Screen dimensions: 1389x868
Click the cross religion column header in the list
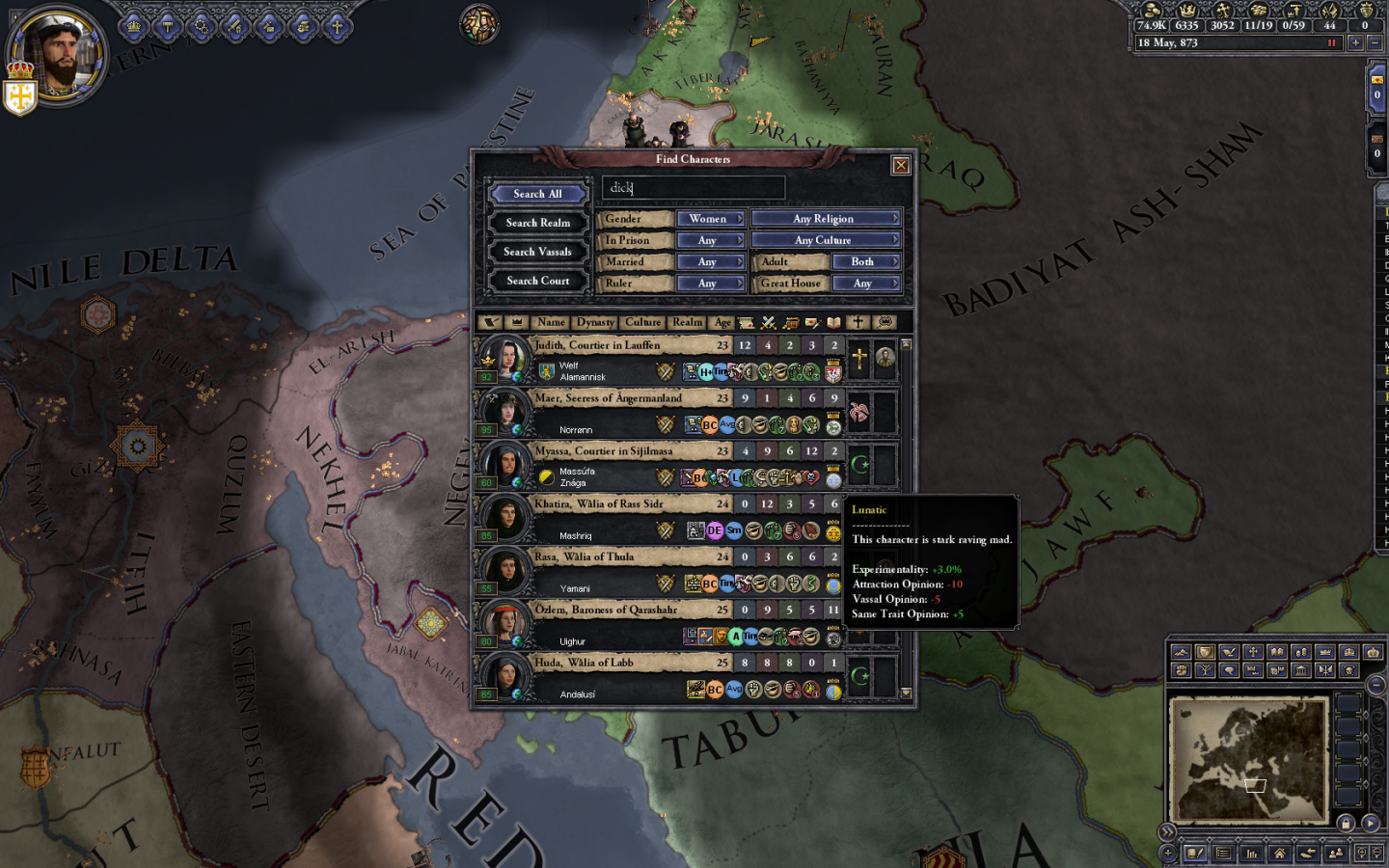(858, 322)
